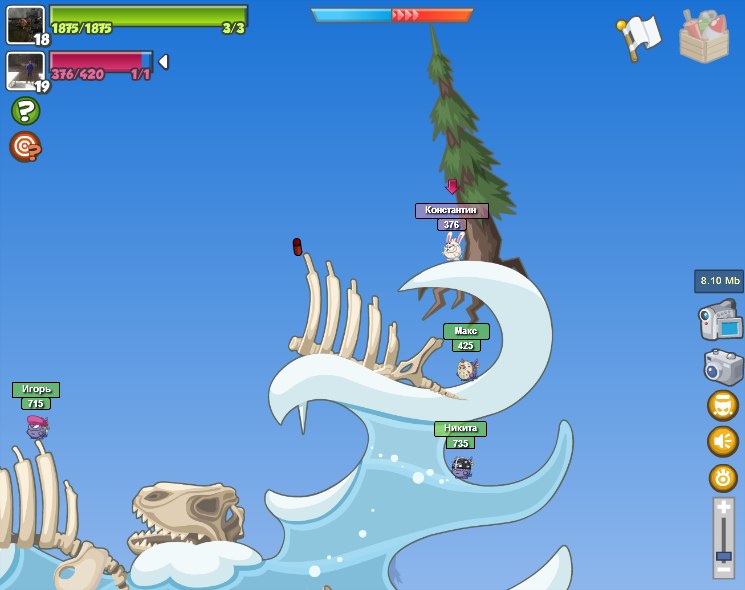Zoom in with the plus button
This screenshot has width=745, height=590.
click(x=723, y=507)
